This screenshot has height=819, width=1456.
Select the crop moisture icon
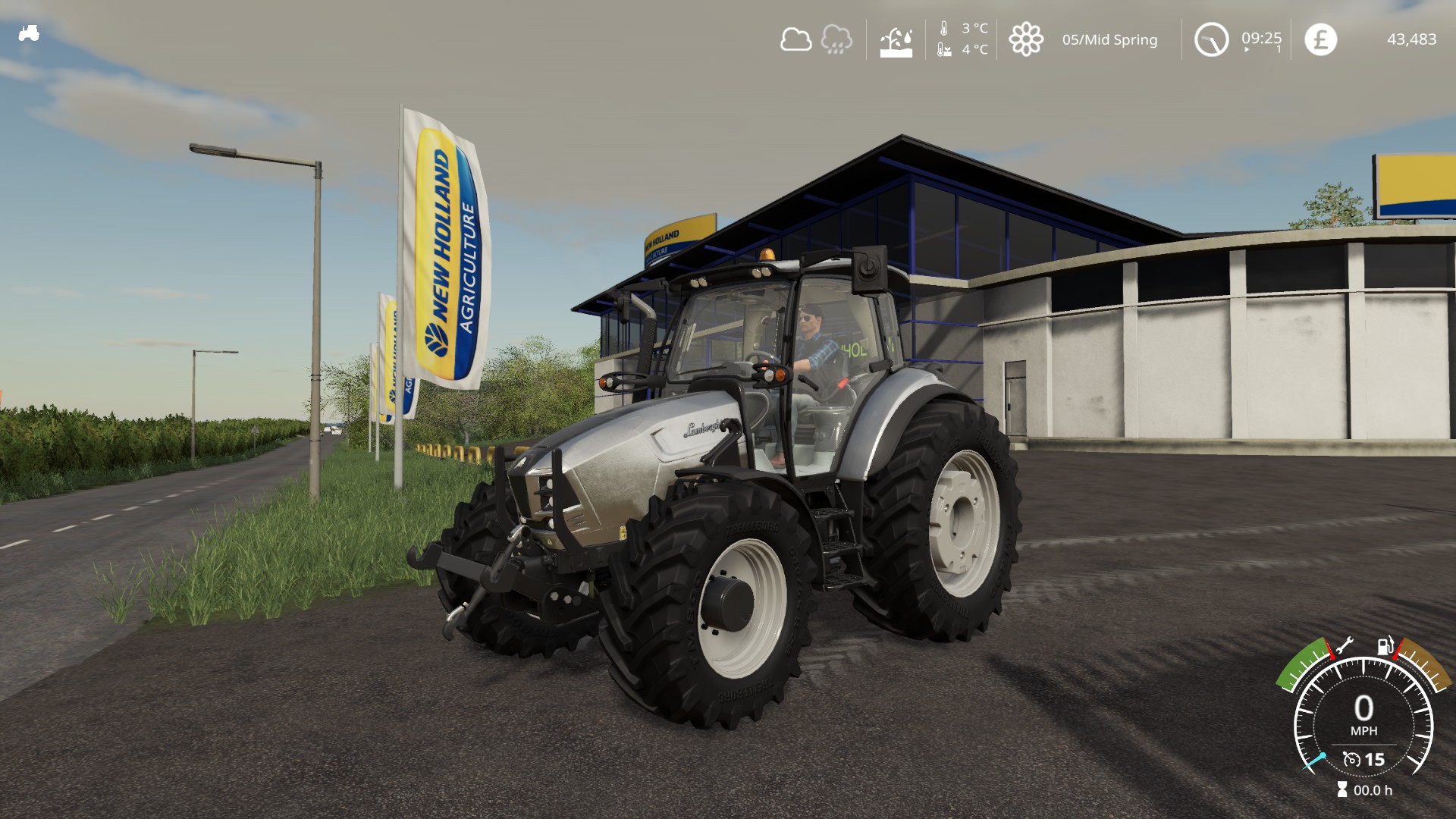point(896,41)
